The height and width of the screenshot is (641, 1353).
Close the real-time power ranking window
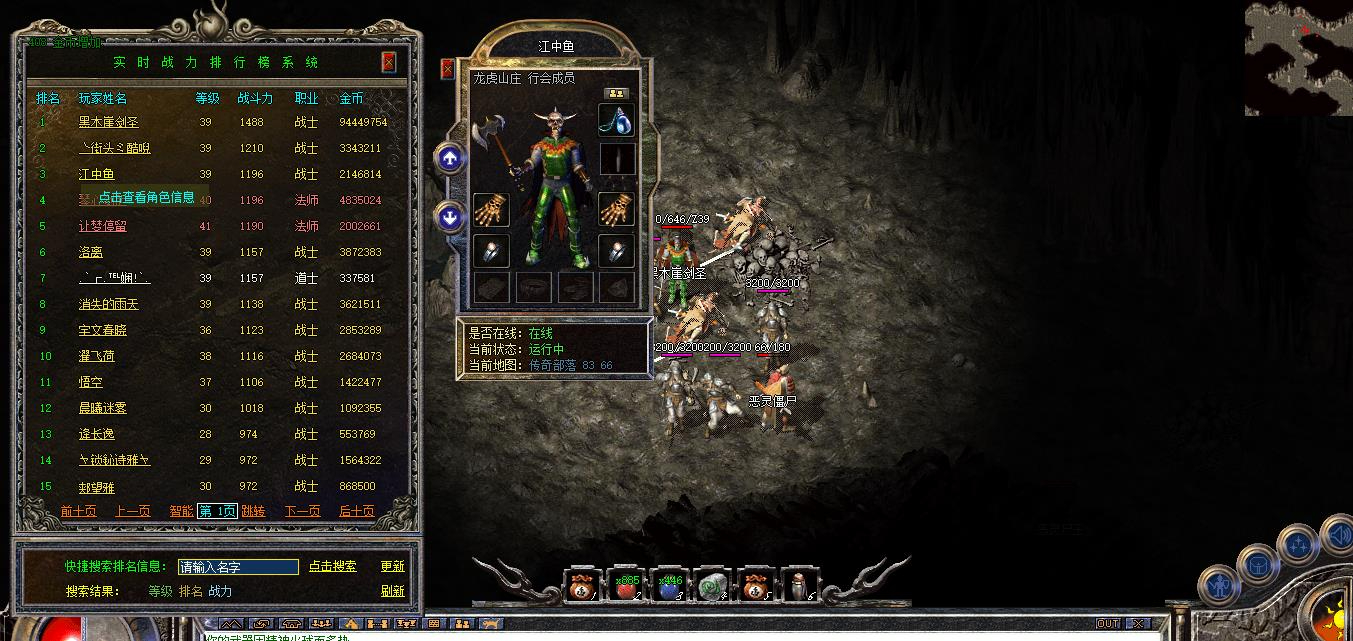389,62
